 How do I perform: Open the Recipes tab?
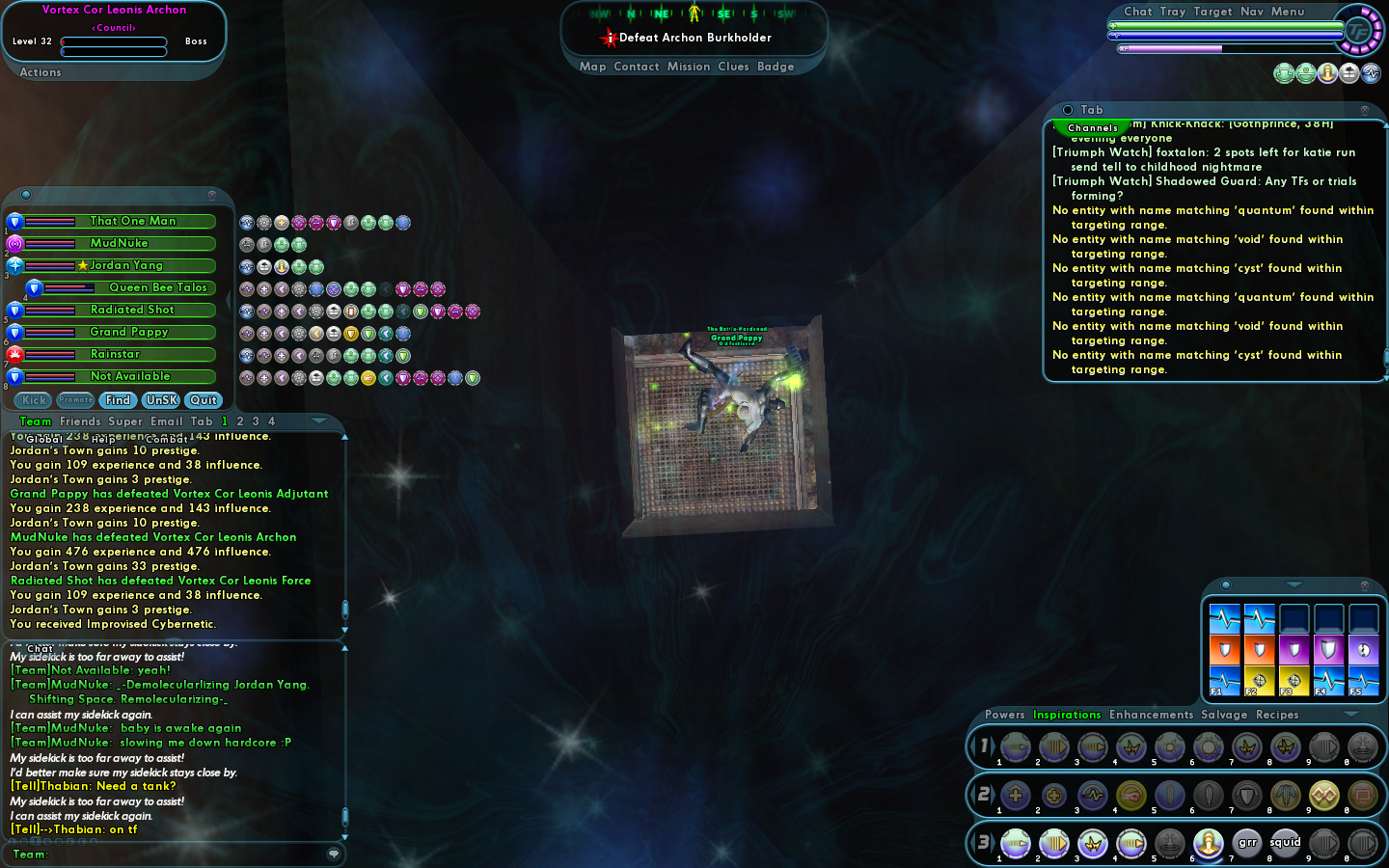1277,715
